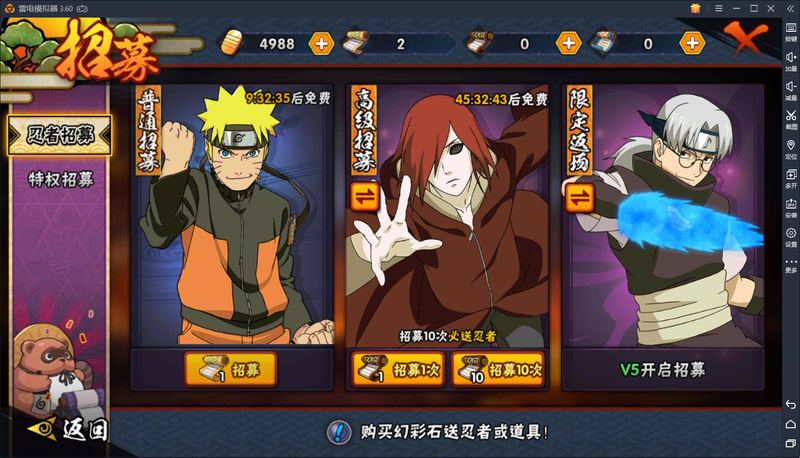Switch to the 特权招募 tab
The image size is (800, 458).
60,180
